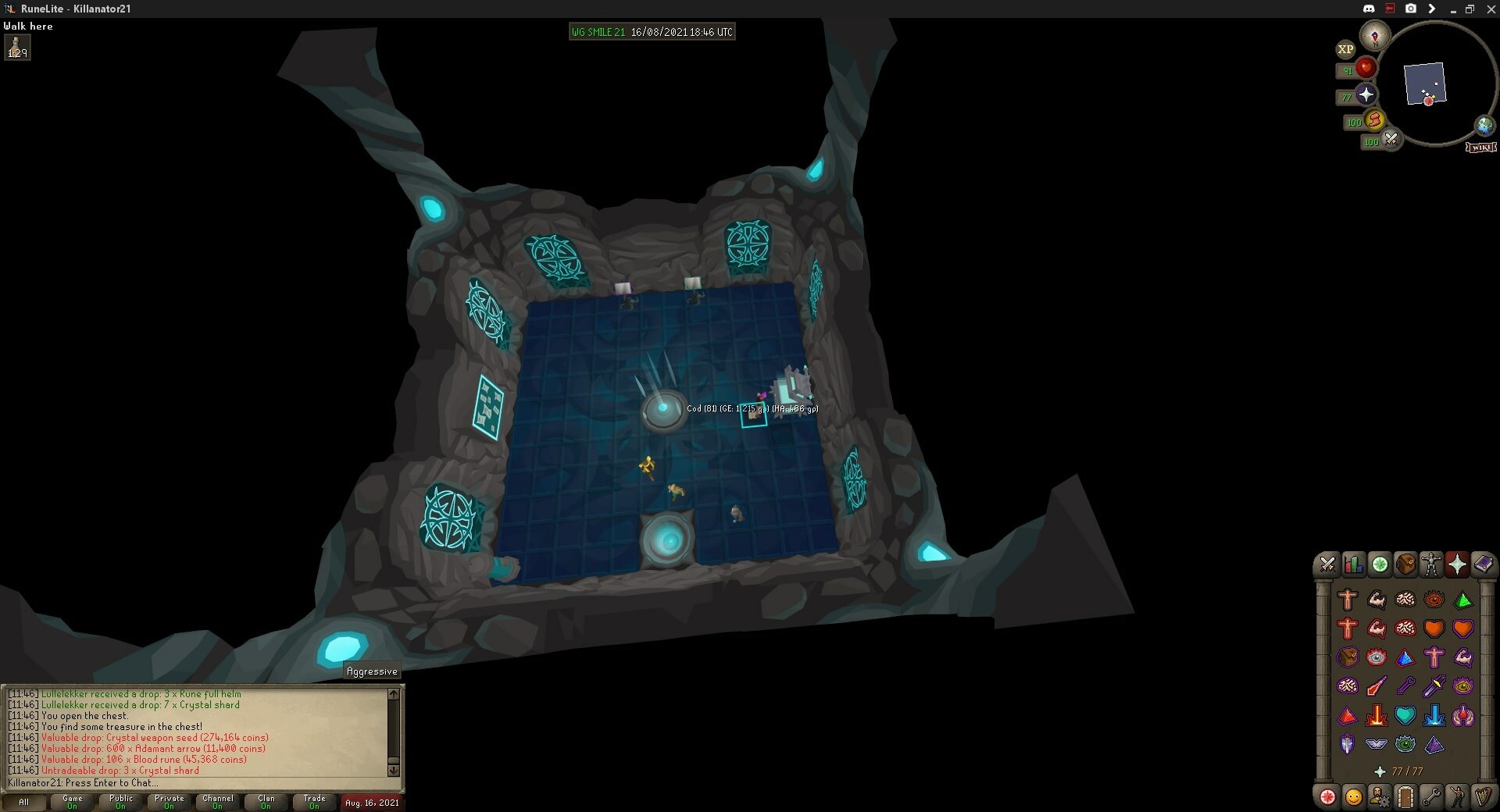Select the Clan chat tab

(266, 802)
